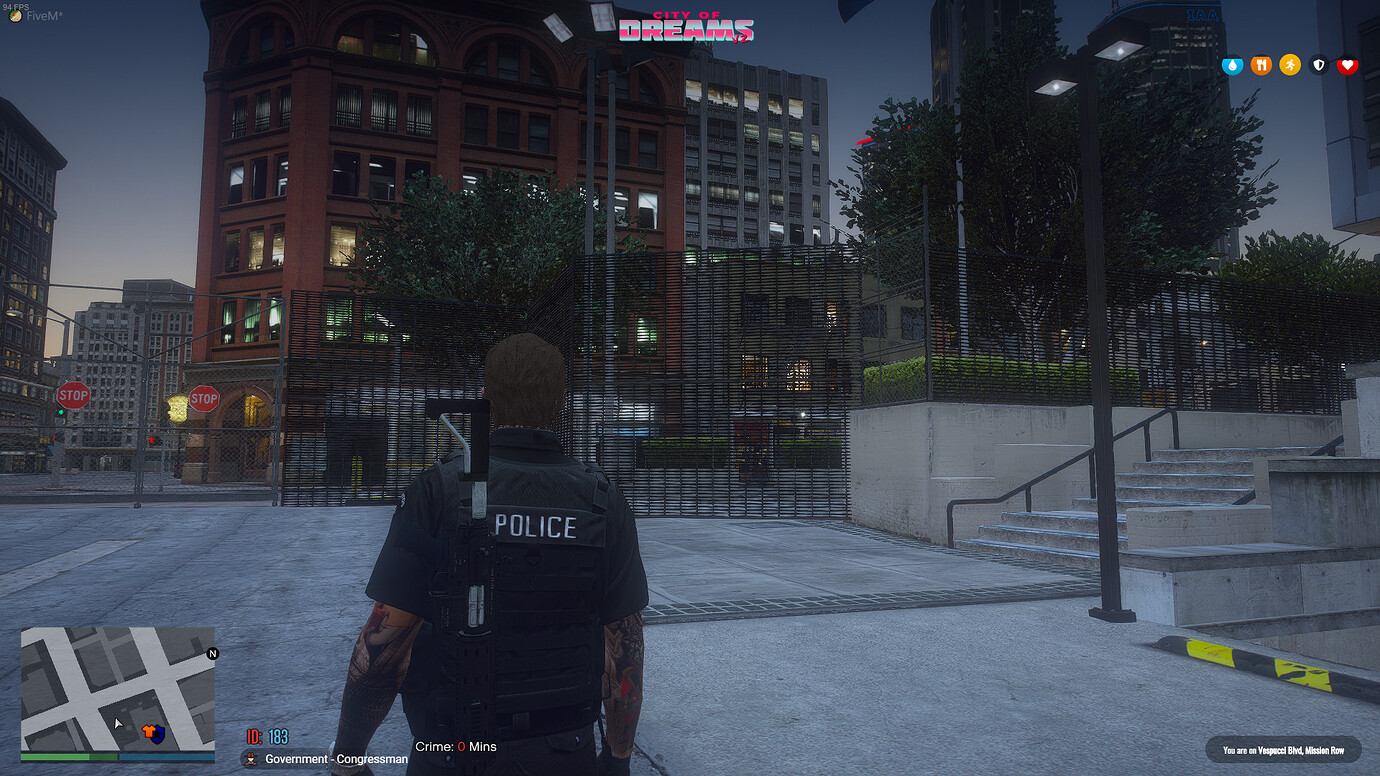Select the orange hunger utensils icon

coord(1259,65)
